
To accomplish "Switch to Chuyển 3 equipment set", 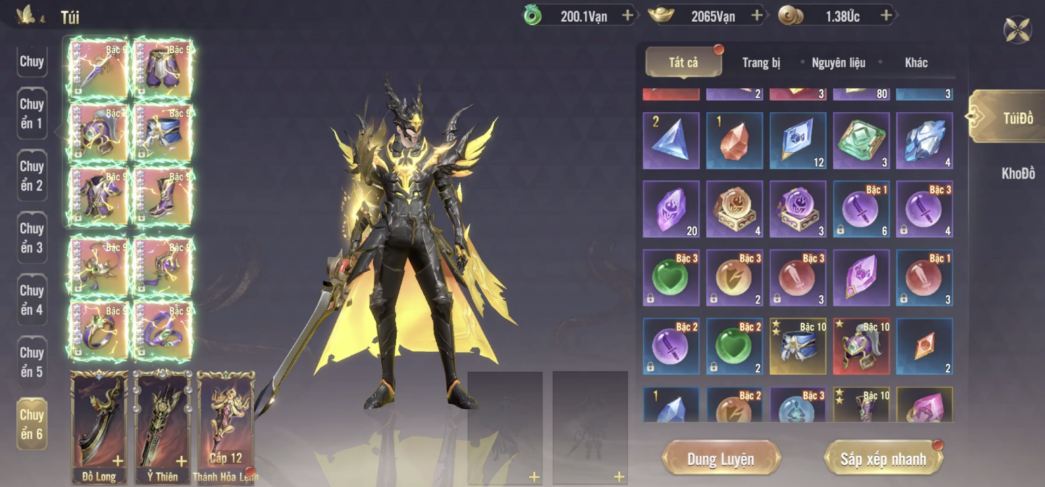I will [32, 238].
